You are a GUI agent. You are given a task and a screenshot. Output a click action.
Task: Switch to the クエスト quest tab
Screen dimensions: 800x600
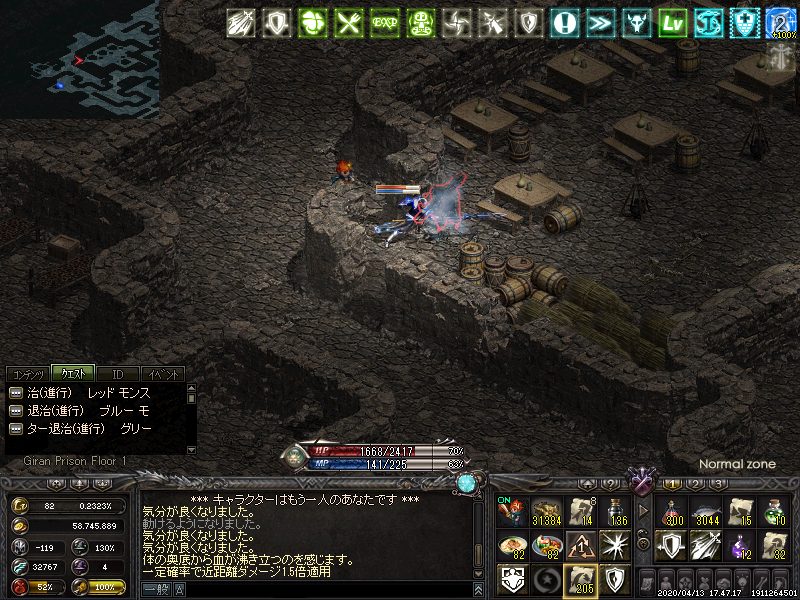pyautogui.click(x=72, y=374)
